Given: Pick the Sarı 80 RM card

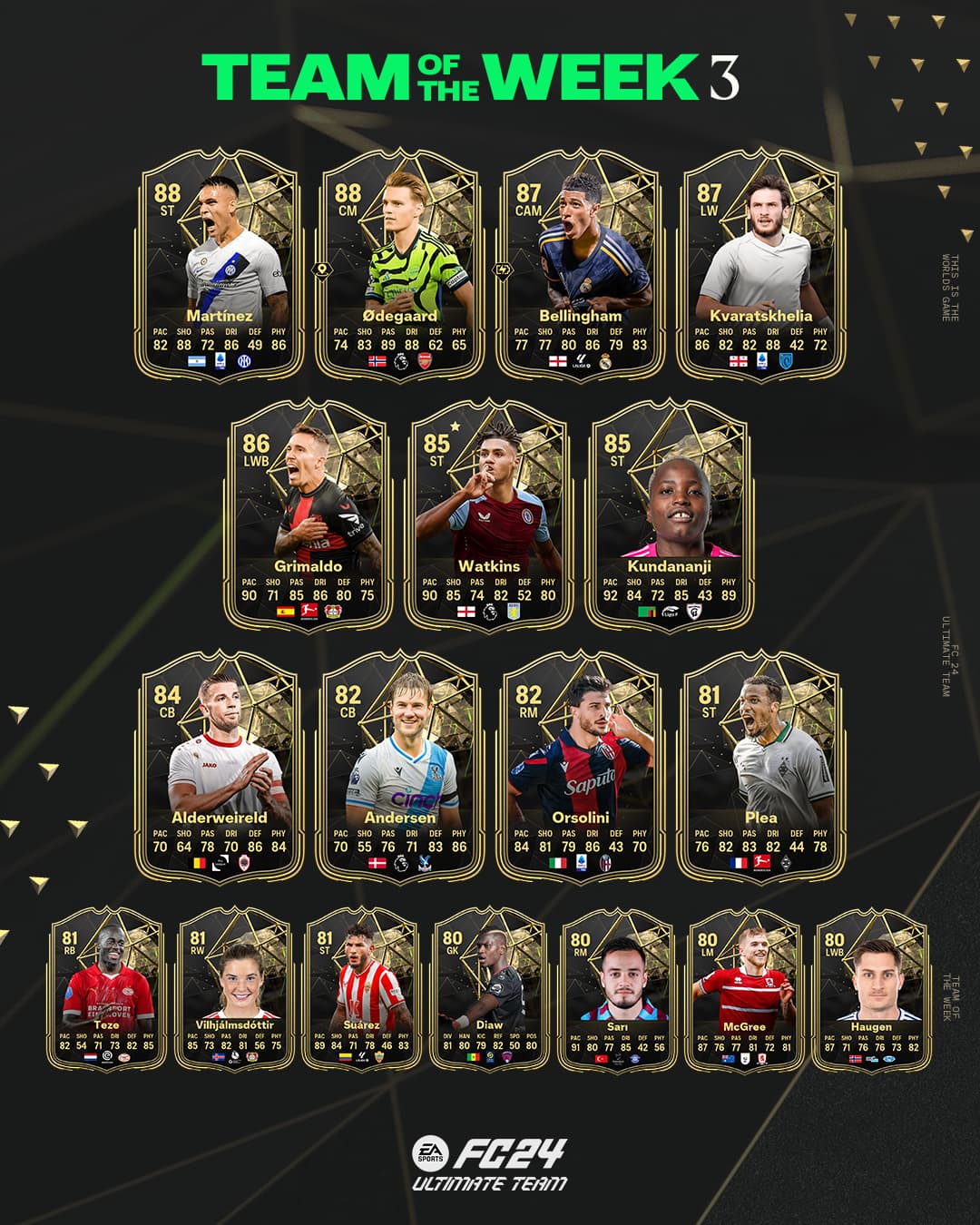Looking at the screenshot, I should [x=617, y=991].
